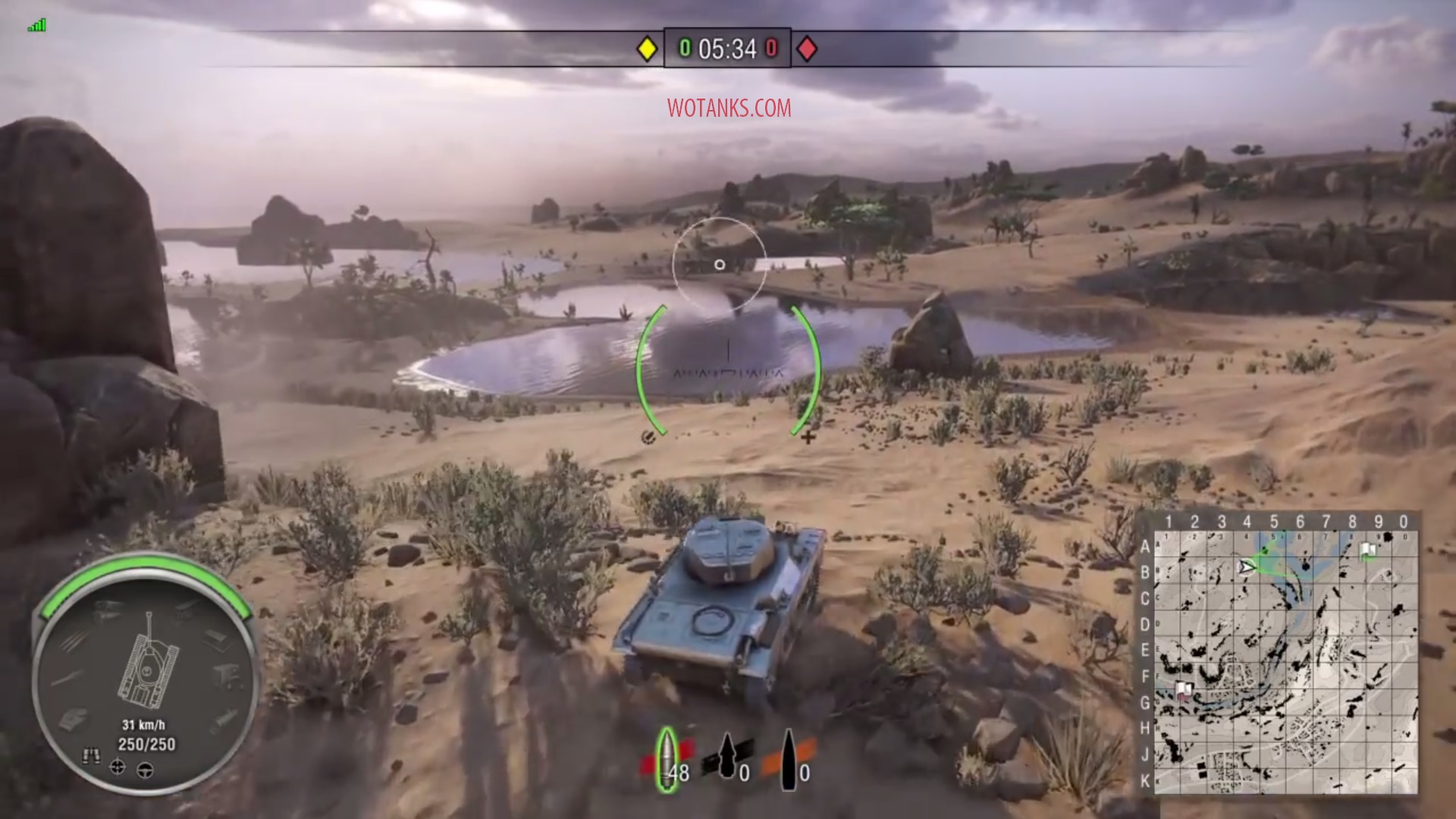Click the binoculars icon on the tank gauge
This screenshot has height=819, width=1456.
92,755
